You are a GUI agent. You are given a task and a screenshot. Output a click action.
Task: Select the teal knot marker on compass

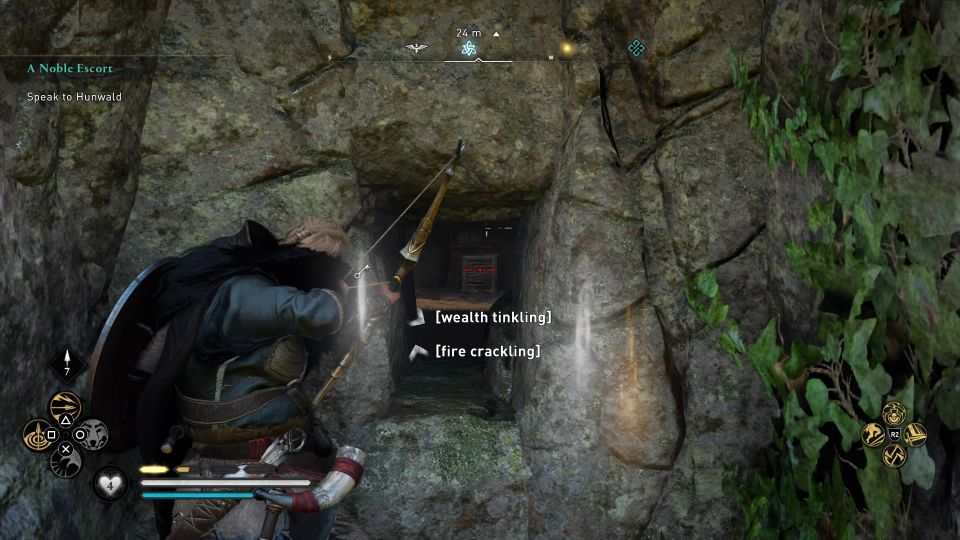635,47
